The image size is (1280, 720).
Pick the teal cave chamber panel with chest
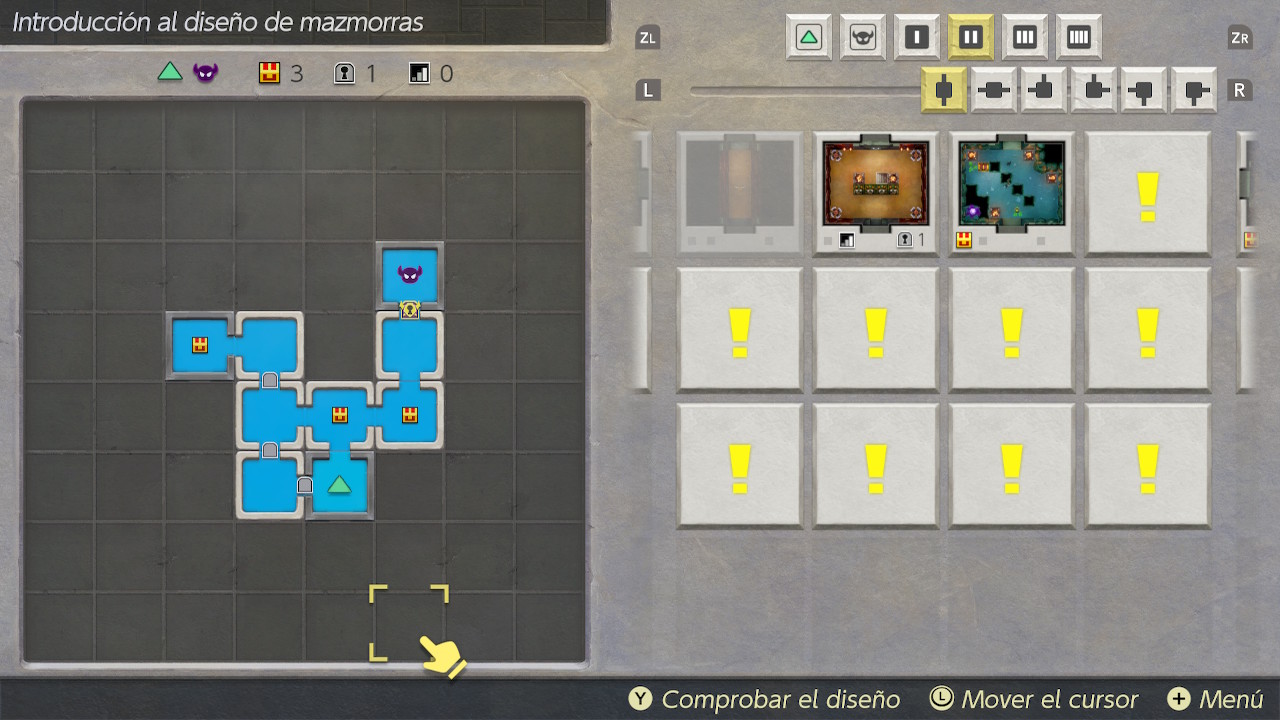click(1011, 192)
